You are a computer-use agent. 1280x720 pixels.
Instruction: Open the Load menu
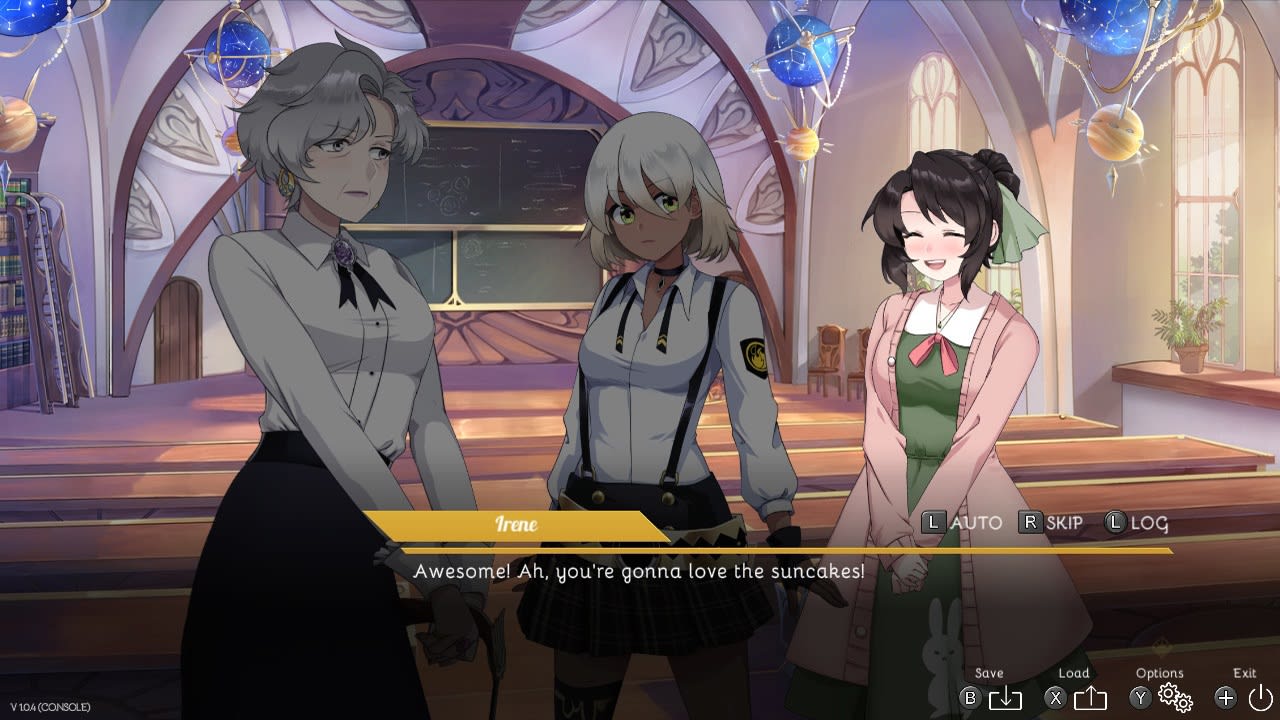[1089, 698]
